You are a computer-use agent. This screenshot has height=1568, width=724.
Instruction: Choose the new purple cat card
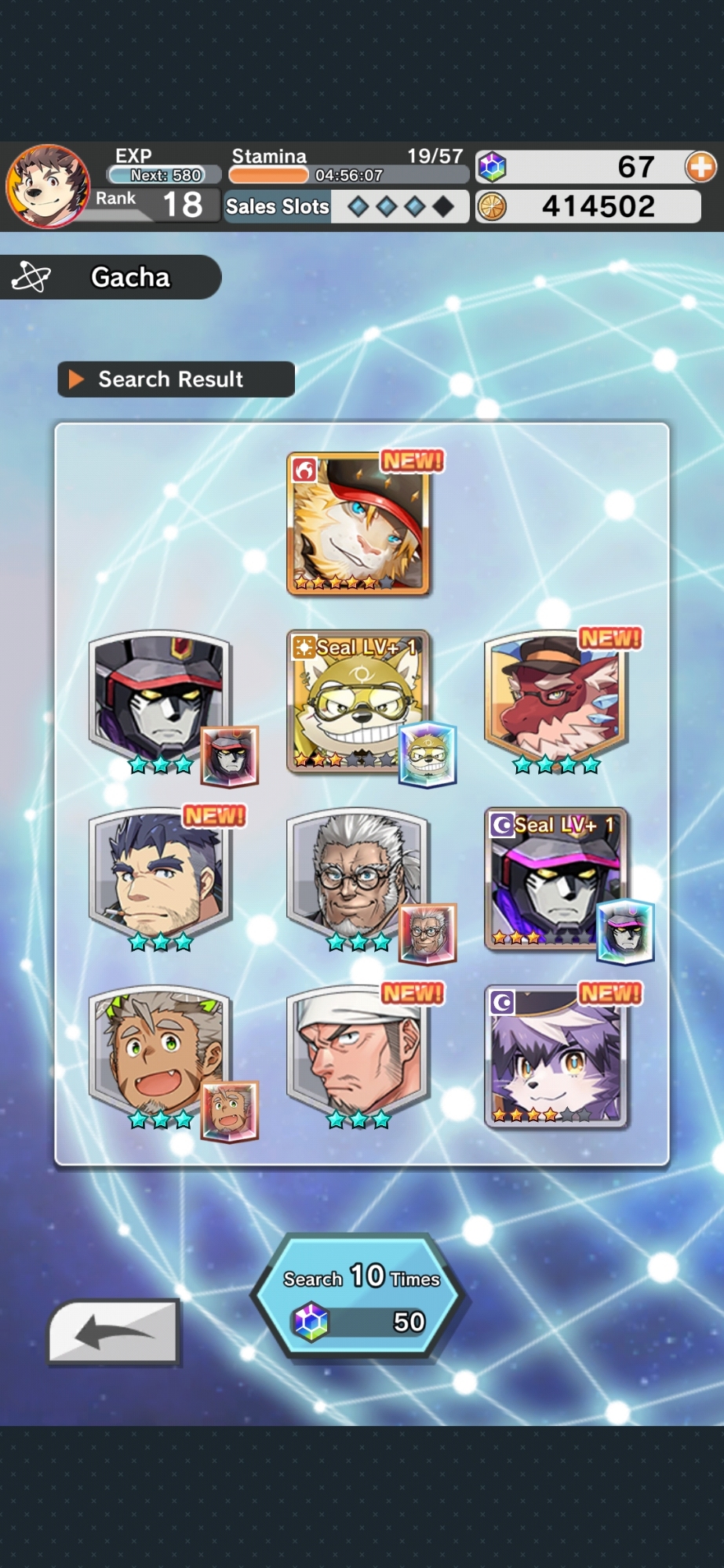(x=555, y=1055)
